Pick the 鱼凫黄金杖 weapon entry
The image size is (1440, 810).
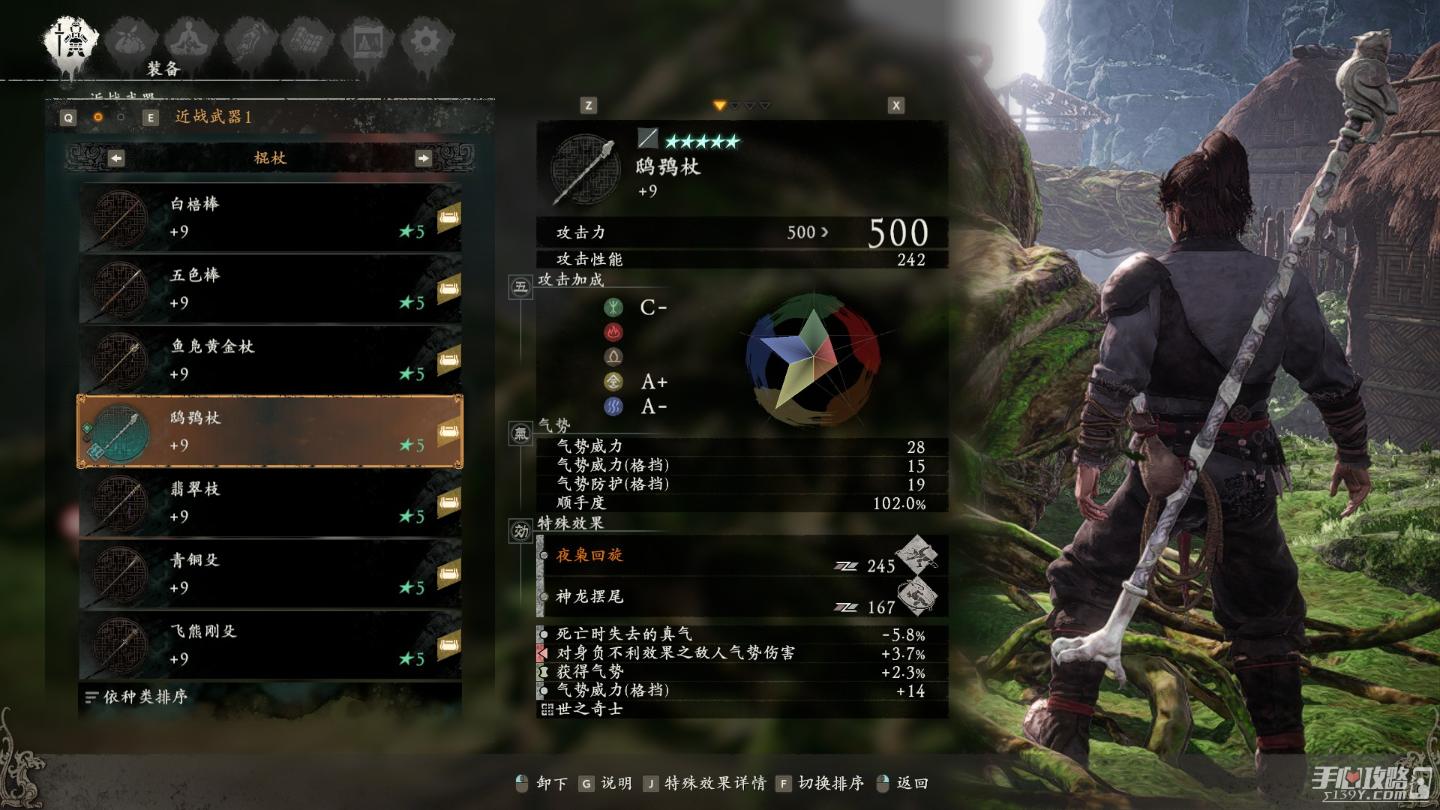[x=270, y=360]
